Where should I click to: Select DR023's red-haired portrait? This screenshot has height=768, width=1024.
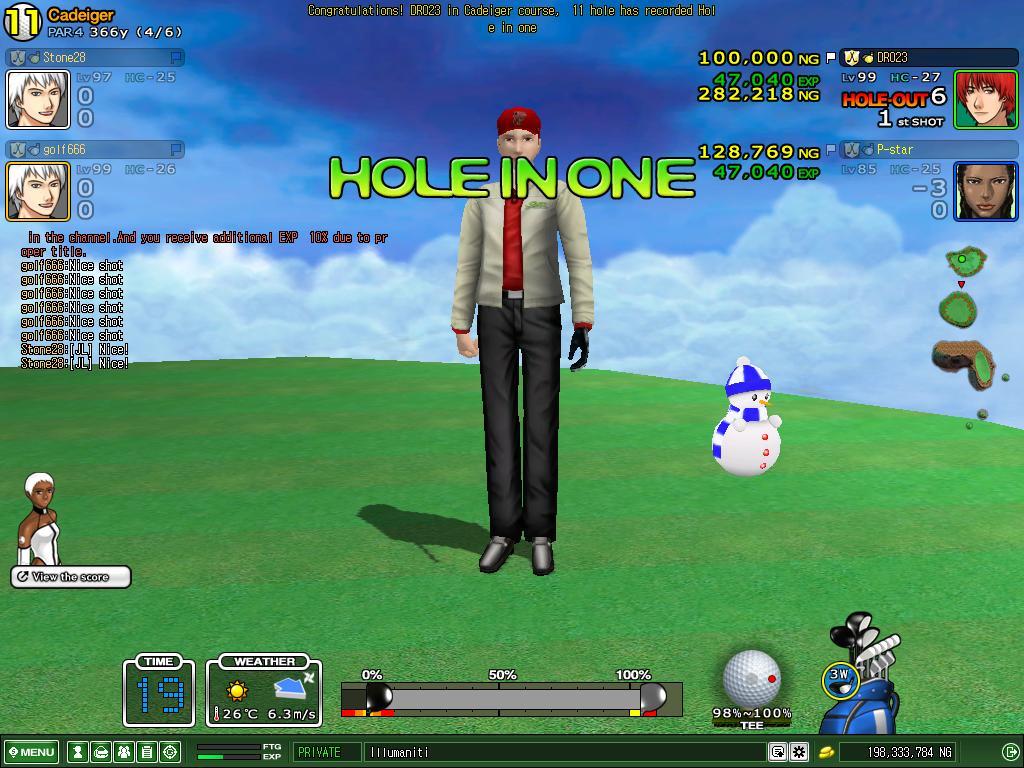[x=985, y=99]
